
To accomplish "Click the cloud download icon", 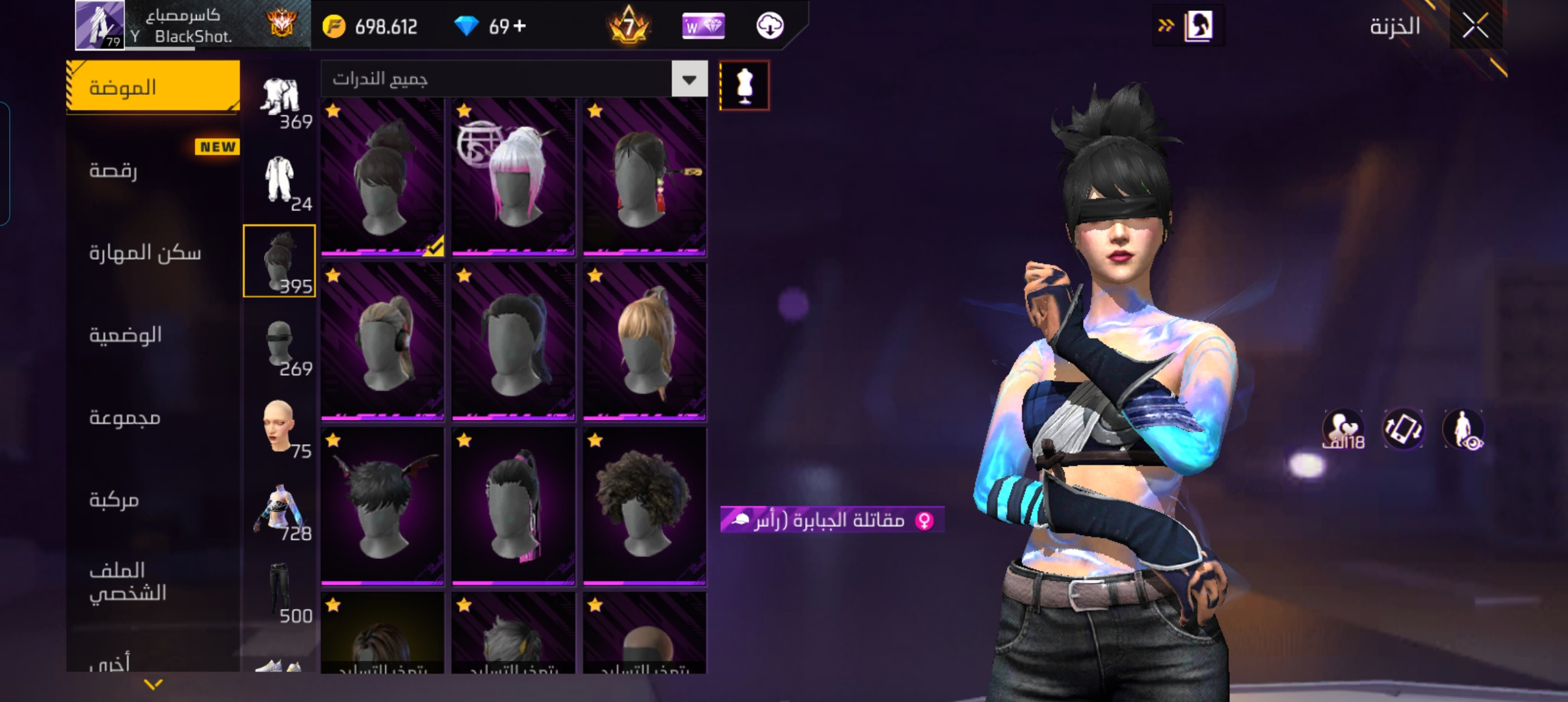I will coord(770,27).
